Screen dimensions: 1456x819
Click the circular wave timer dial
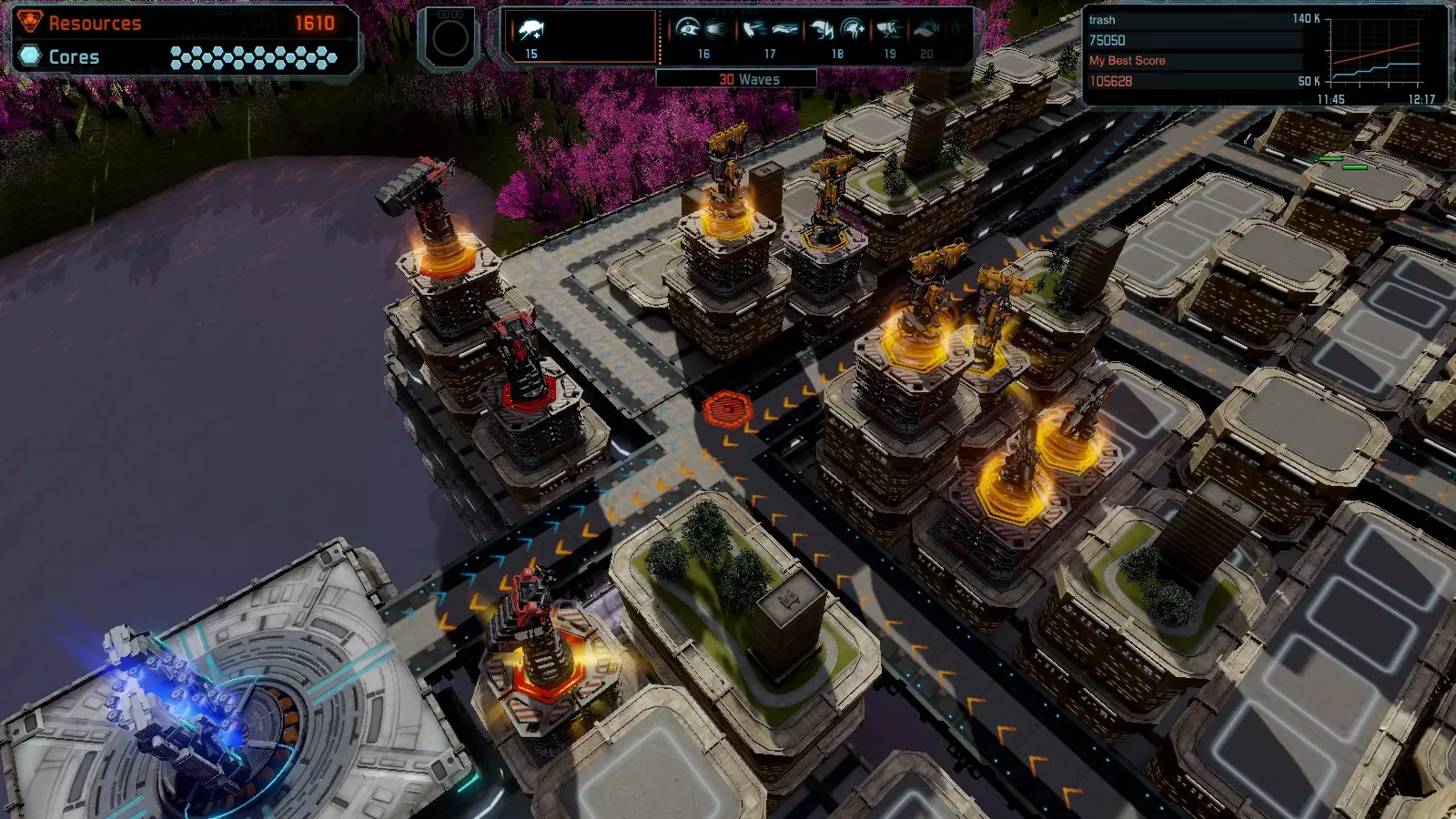[450, 38]
